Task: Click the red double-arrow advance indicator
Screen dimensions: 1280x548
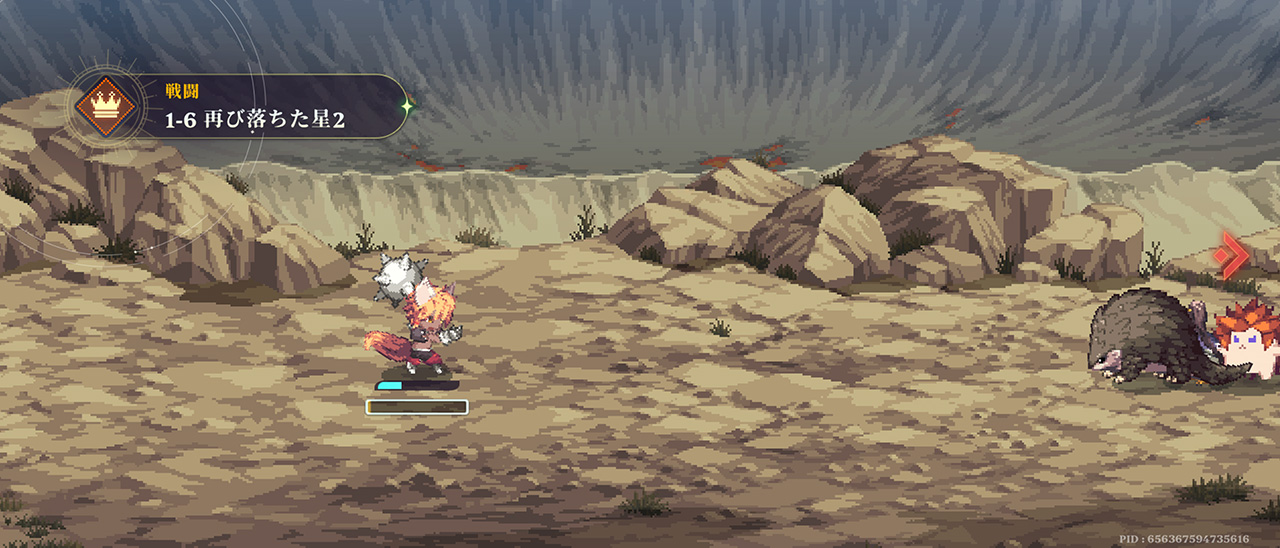Action: pos(1234,255)
